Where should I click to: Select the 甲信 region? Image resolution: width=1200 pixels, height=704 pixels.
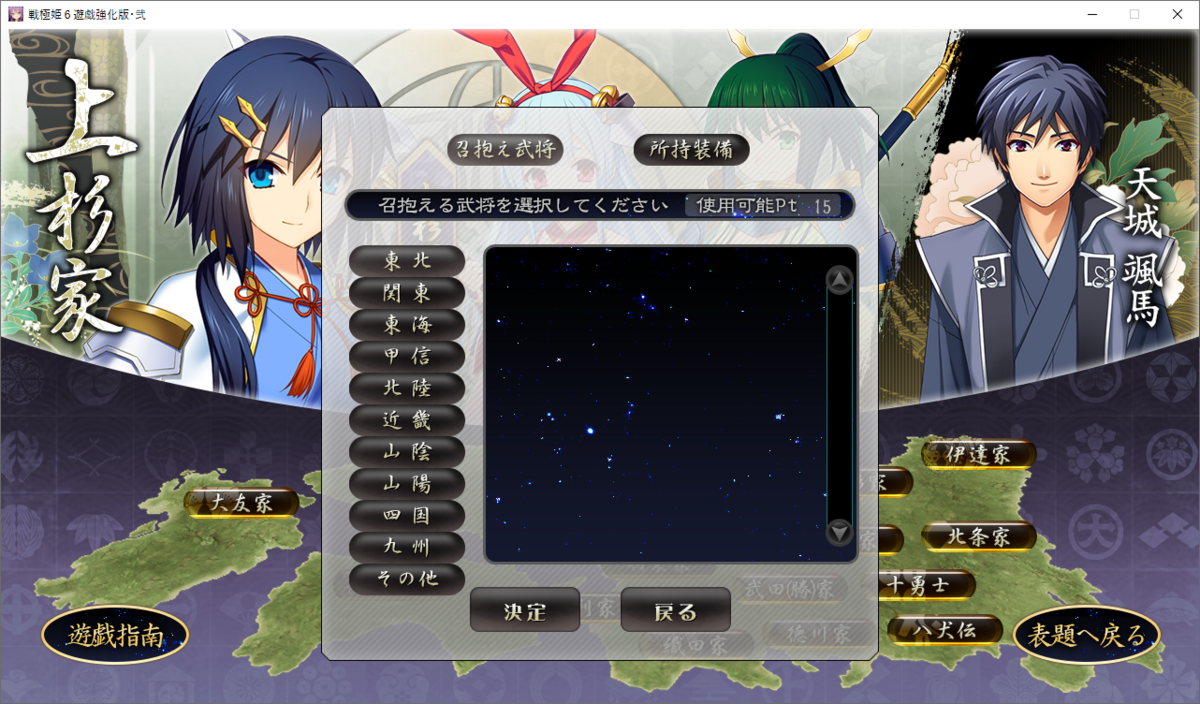coord(407,356)
